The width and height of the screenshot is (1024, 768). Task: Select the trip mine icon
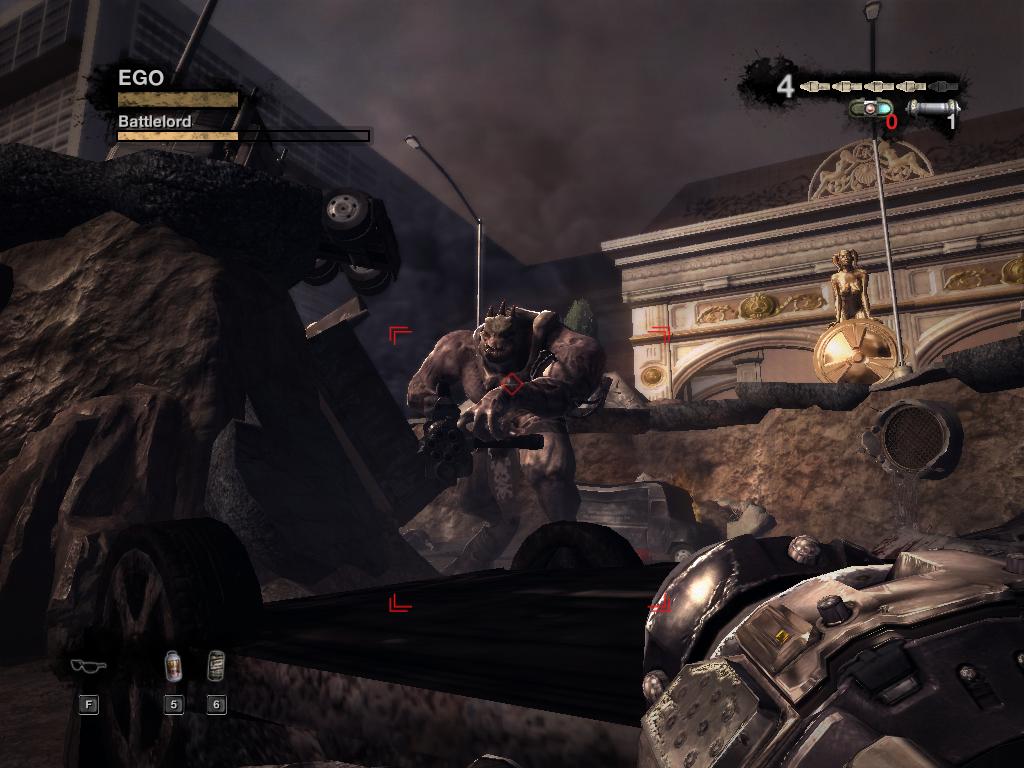870,108
